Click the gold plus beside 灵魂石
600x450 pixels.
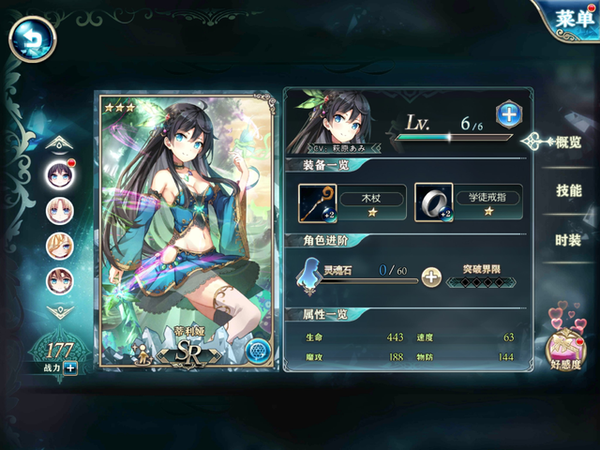click(x=431, y=277)
